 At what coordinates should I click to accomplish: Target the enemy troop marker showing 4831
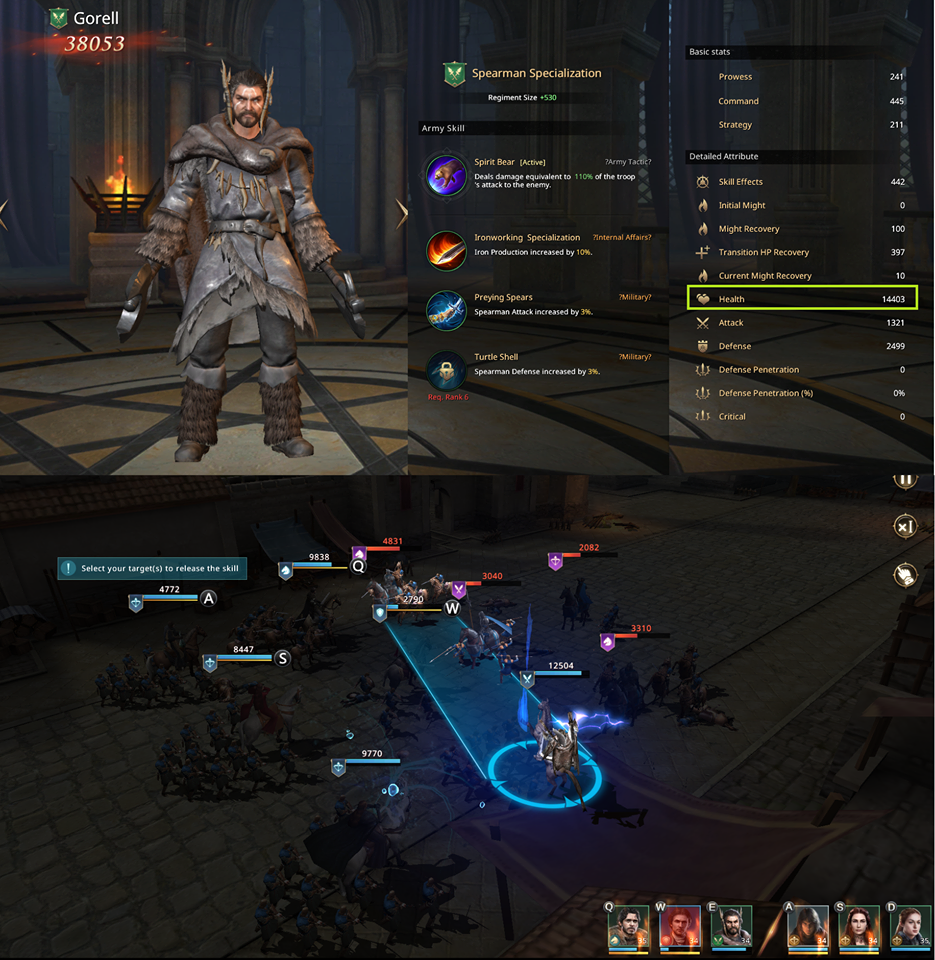[x=360, y=553]
